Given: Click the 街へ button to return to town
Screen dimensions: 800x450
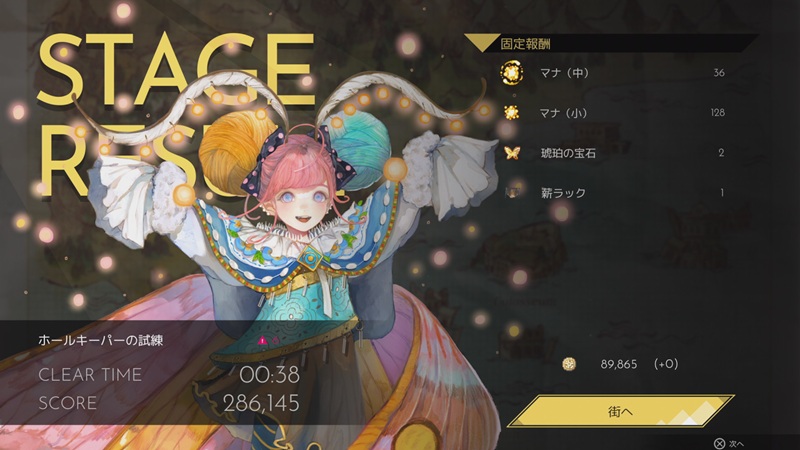Looking at the screenshot, I should pyautogui.click(x=620, y=410).
